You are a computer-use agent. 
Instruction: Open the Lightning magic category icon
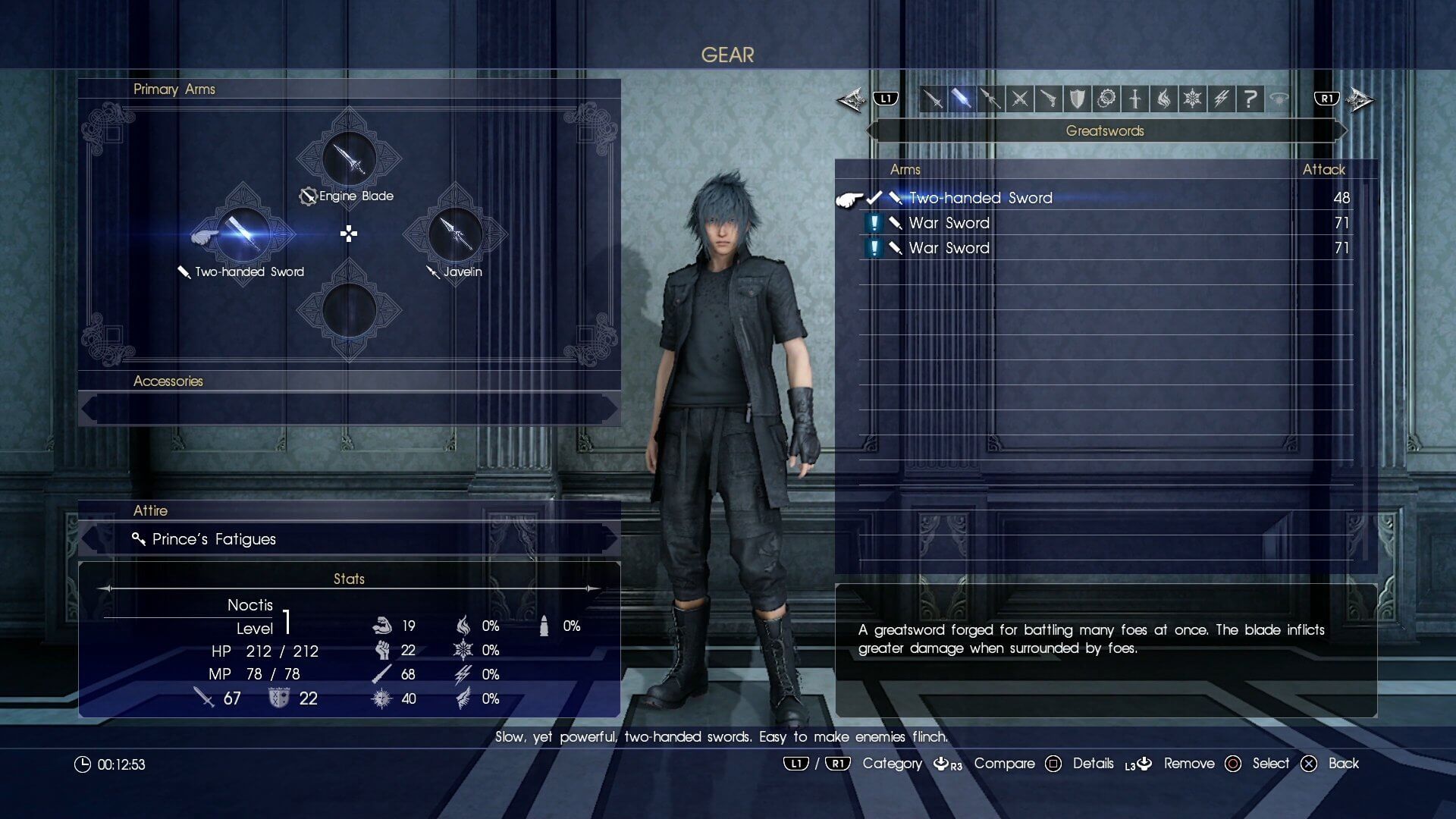(x=1221, y=99)
